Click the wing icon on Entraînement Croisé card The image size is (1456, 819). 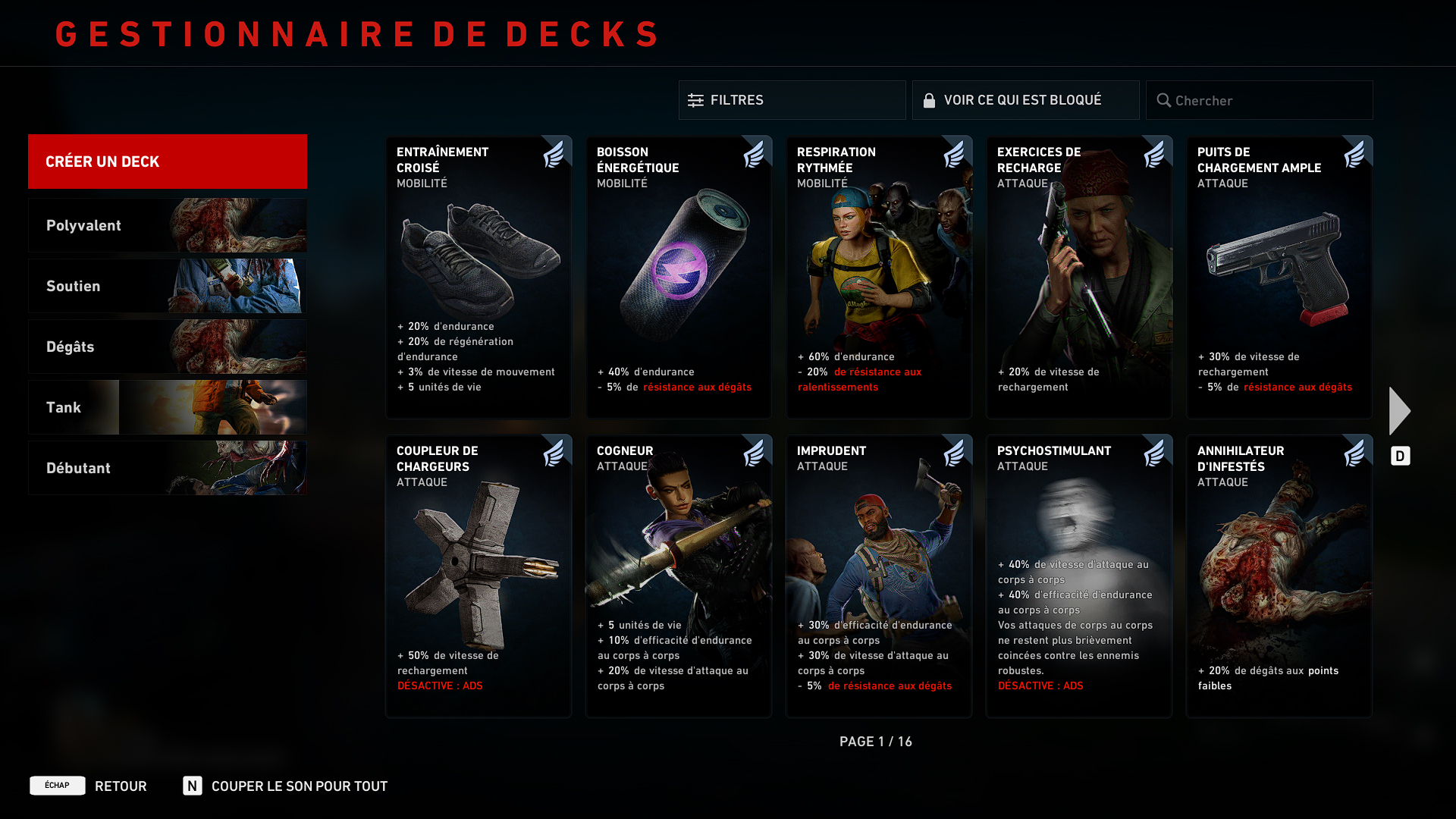(x=557, y=152)
